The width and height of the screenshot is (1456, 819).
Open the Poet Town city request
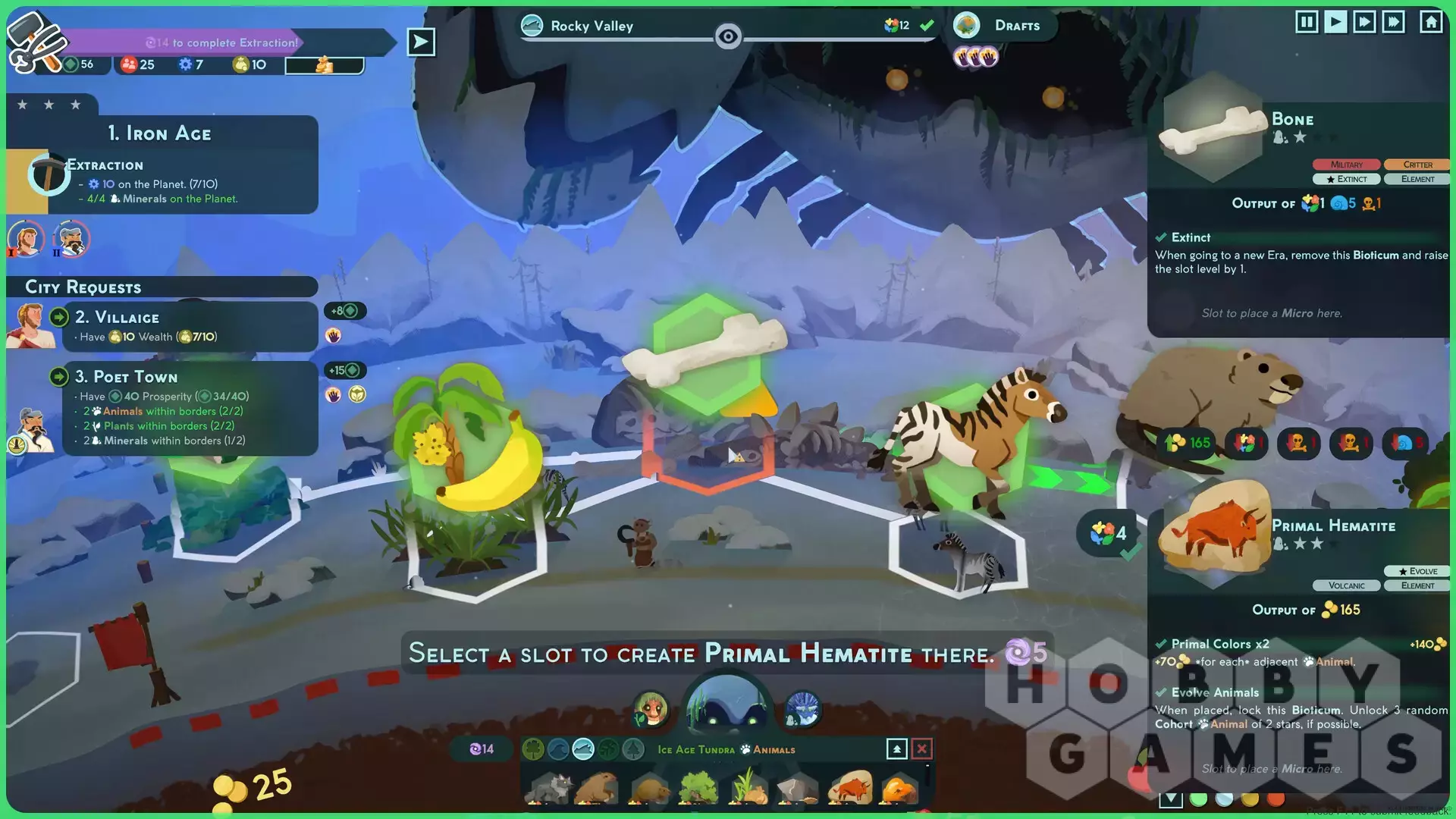click(x=190, y=408)
